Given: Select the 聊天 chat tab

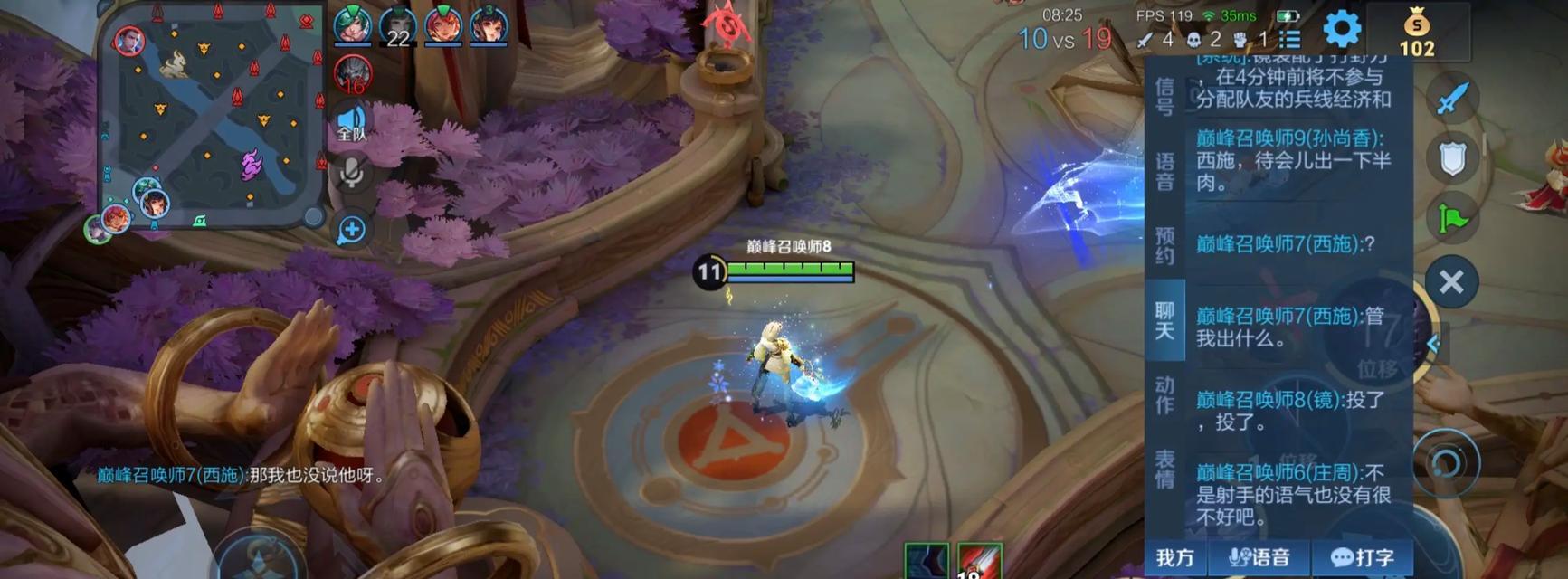Looking at the screenshot, I should 1164,320.
